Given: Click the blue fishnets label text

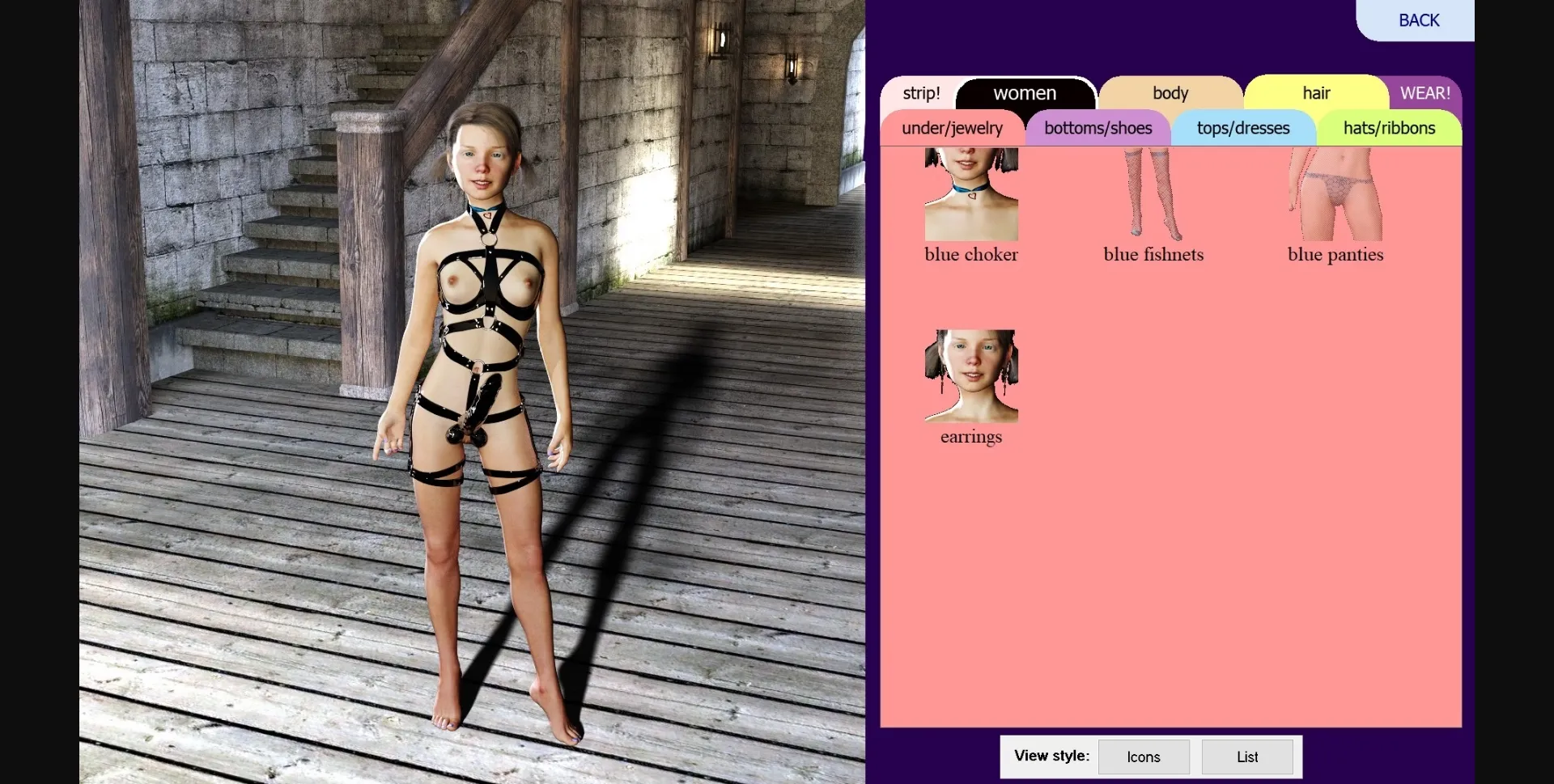Looking at the screenshot, I should pos(1153,254).
